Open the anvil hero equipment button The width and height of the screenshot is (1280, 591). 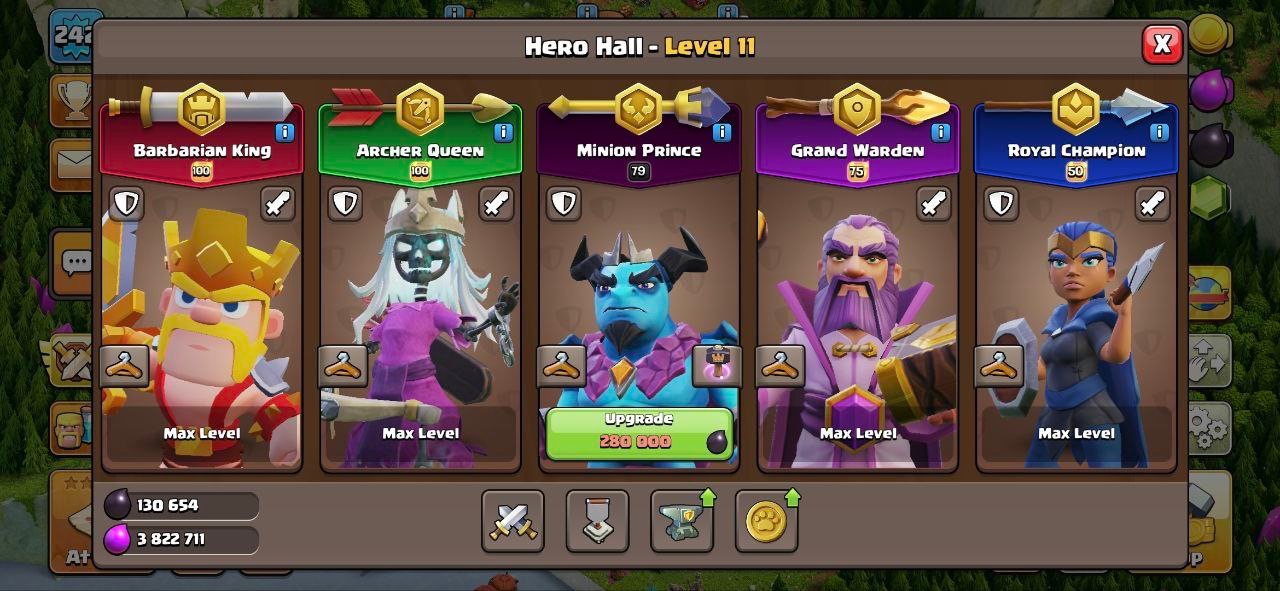pyautogui.click(x=682, y=521)
